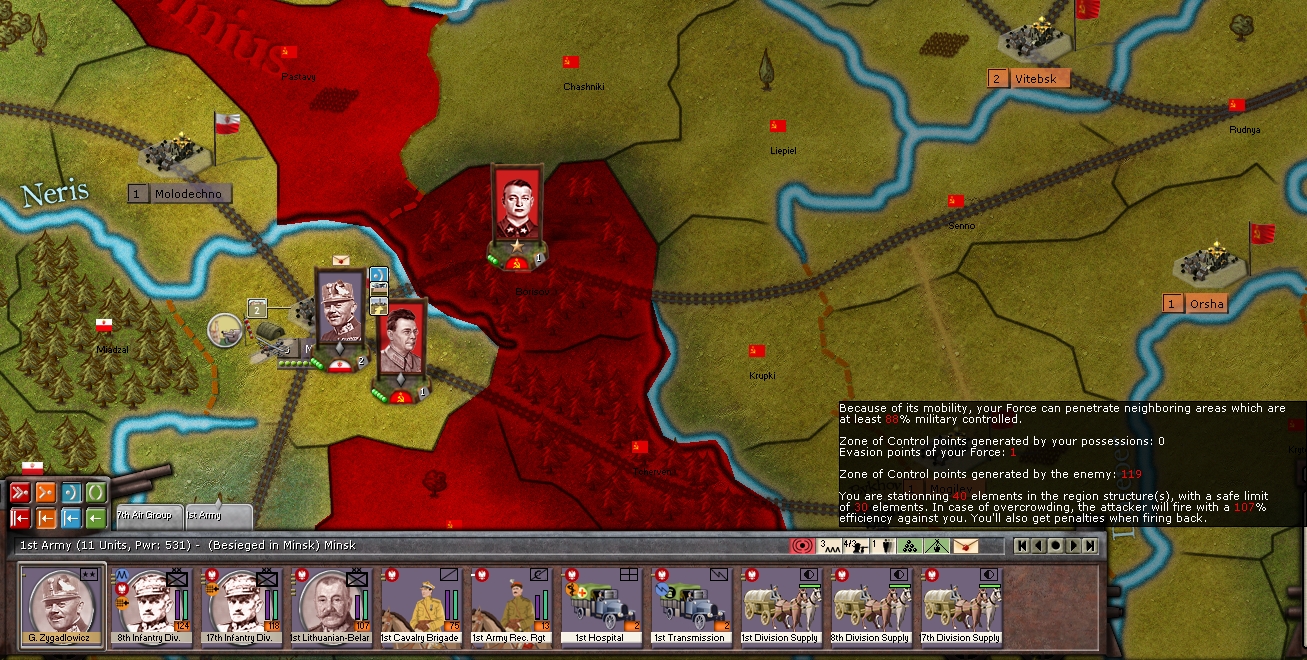Select the 1st Lithuanian-Belarusian unit card

332,607
